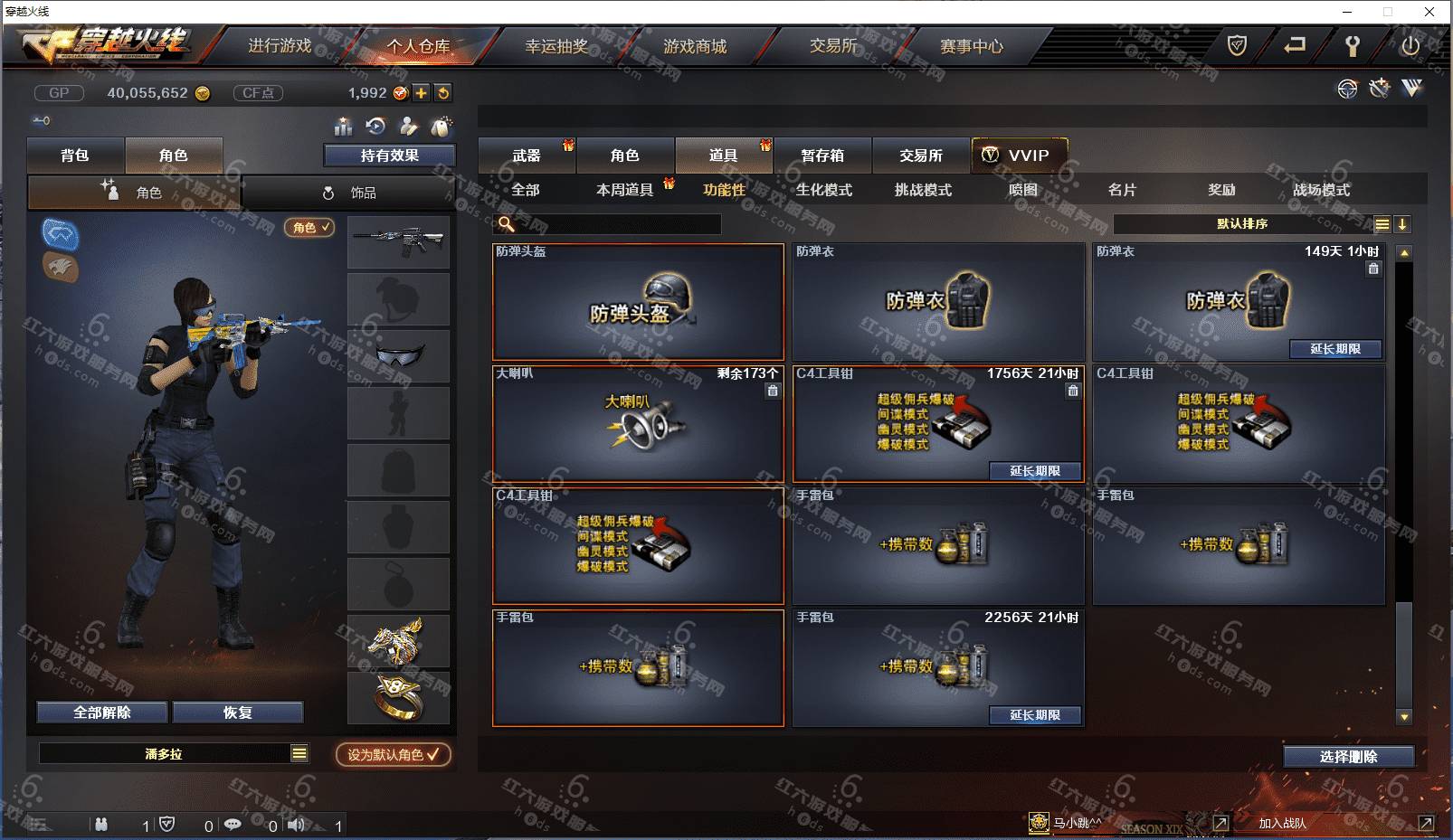Close the game window

coord(1429,12)
